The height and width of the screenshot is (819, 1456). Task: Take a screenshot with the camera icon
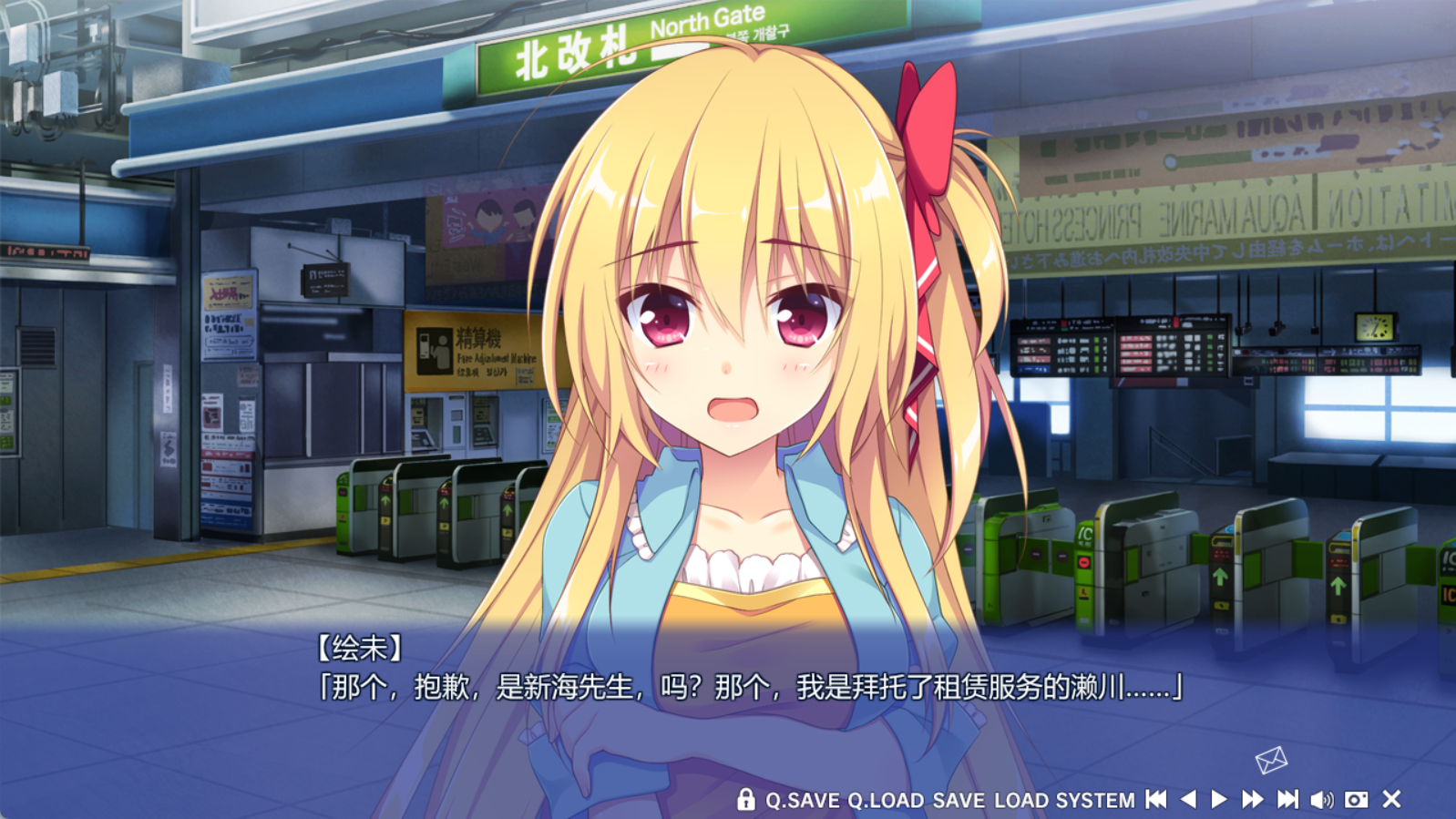coord(1356,800)
